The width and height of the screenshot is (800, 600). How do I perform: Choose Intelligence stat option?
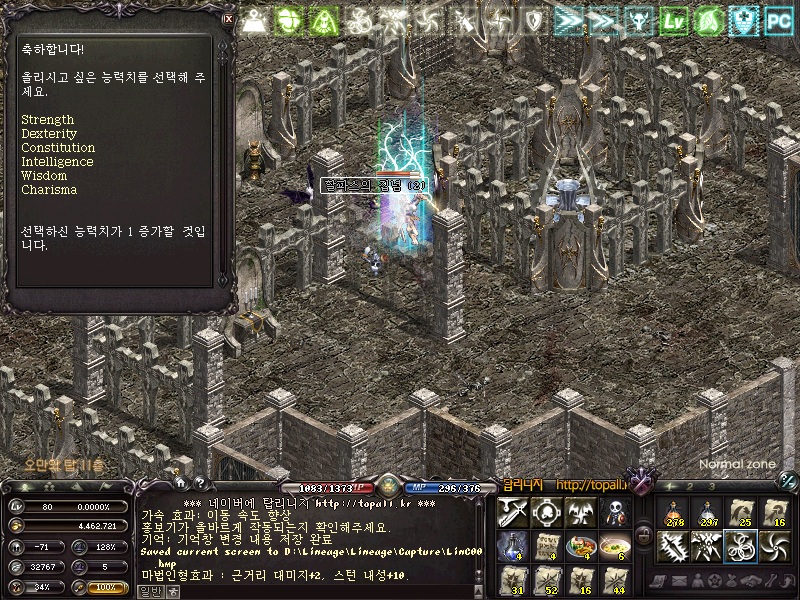[57, 162]
